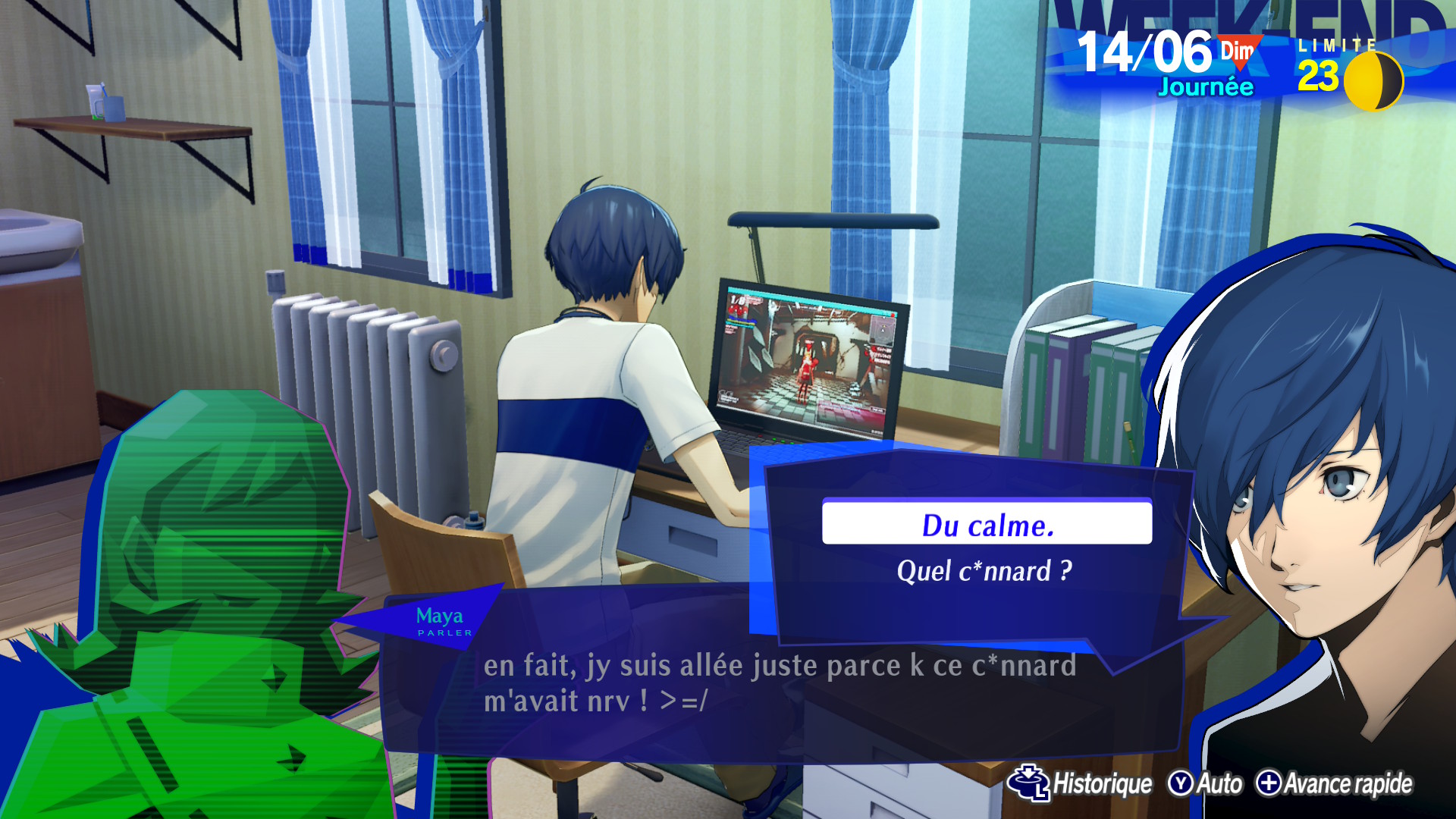The width and height of the screenshot is (1456, 819).
Task: Activate Avance rapide fast-forward
Action: coord(1334,783)
